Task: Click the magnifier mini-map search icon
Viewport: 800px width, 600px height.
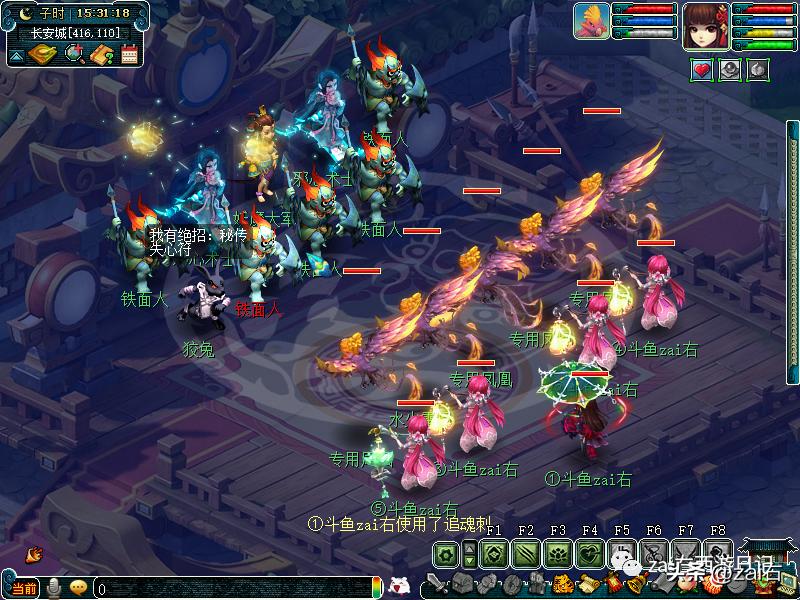Action: (x=74, y=53)
